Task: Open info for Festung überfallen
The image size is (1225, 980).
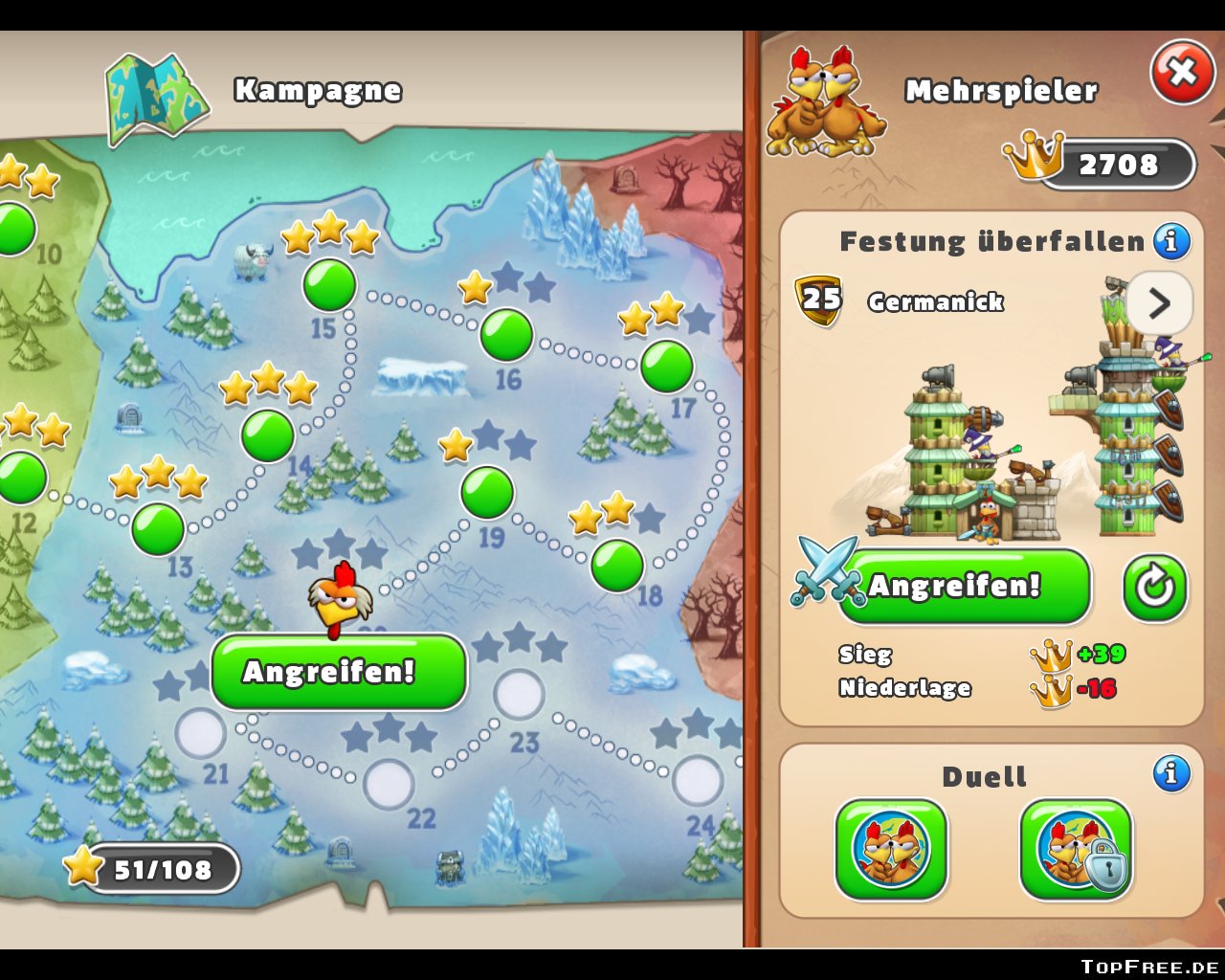Action: tap(1171, 240)
